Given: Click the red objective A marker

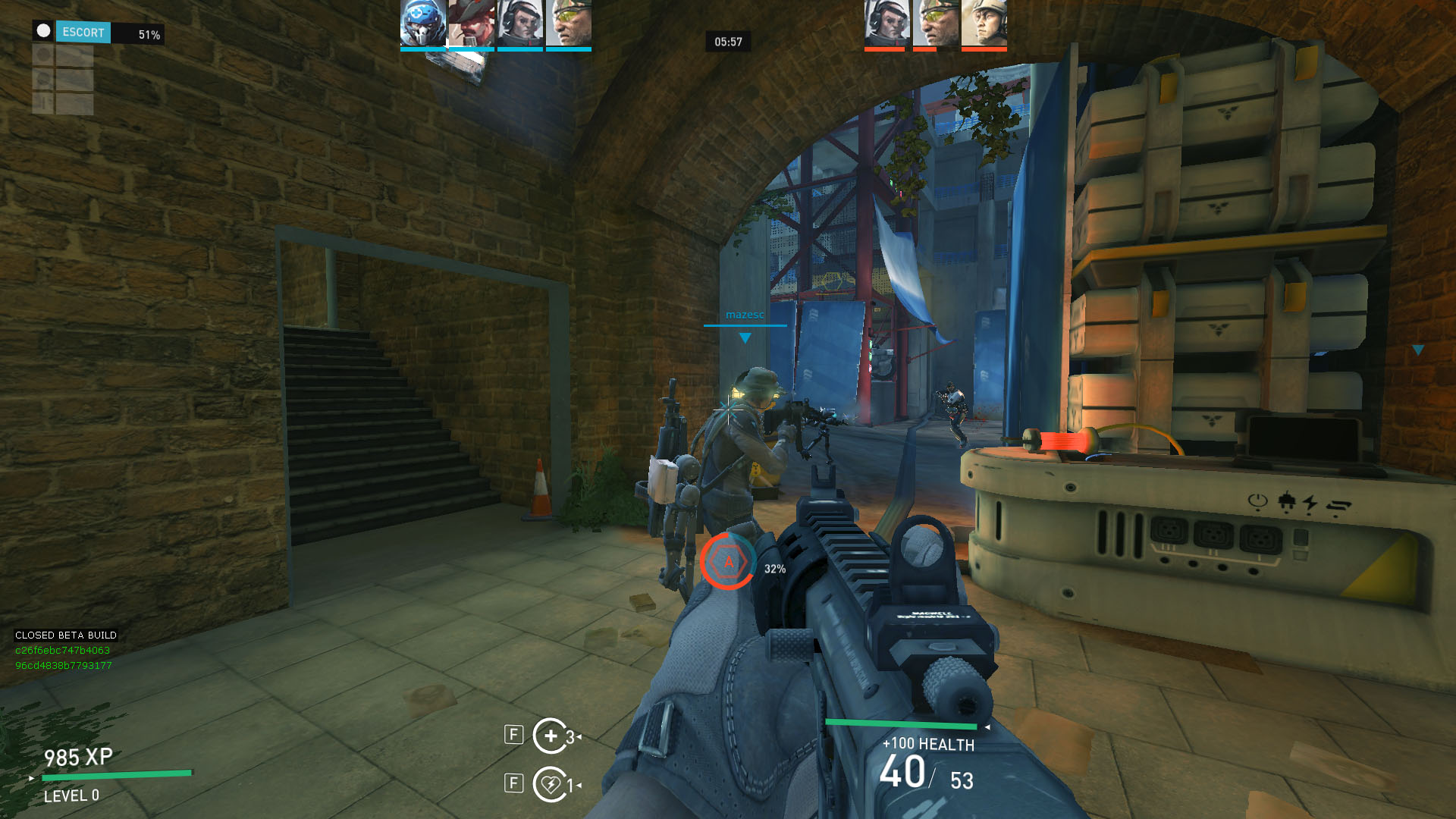Looking at the screenshot, I should (x=728, y=561).
